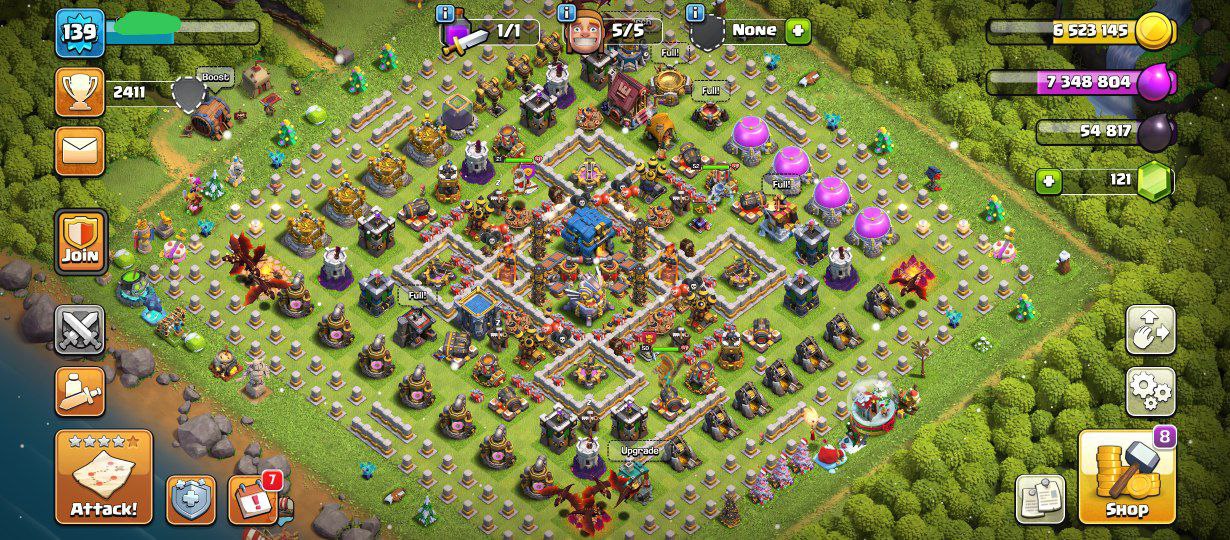The image size is (1230, 540).
Task: Open the army training button
Action: [80, 390]
